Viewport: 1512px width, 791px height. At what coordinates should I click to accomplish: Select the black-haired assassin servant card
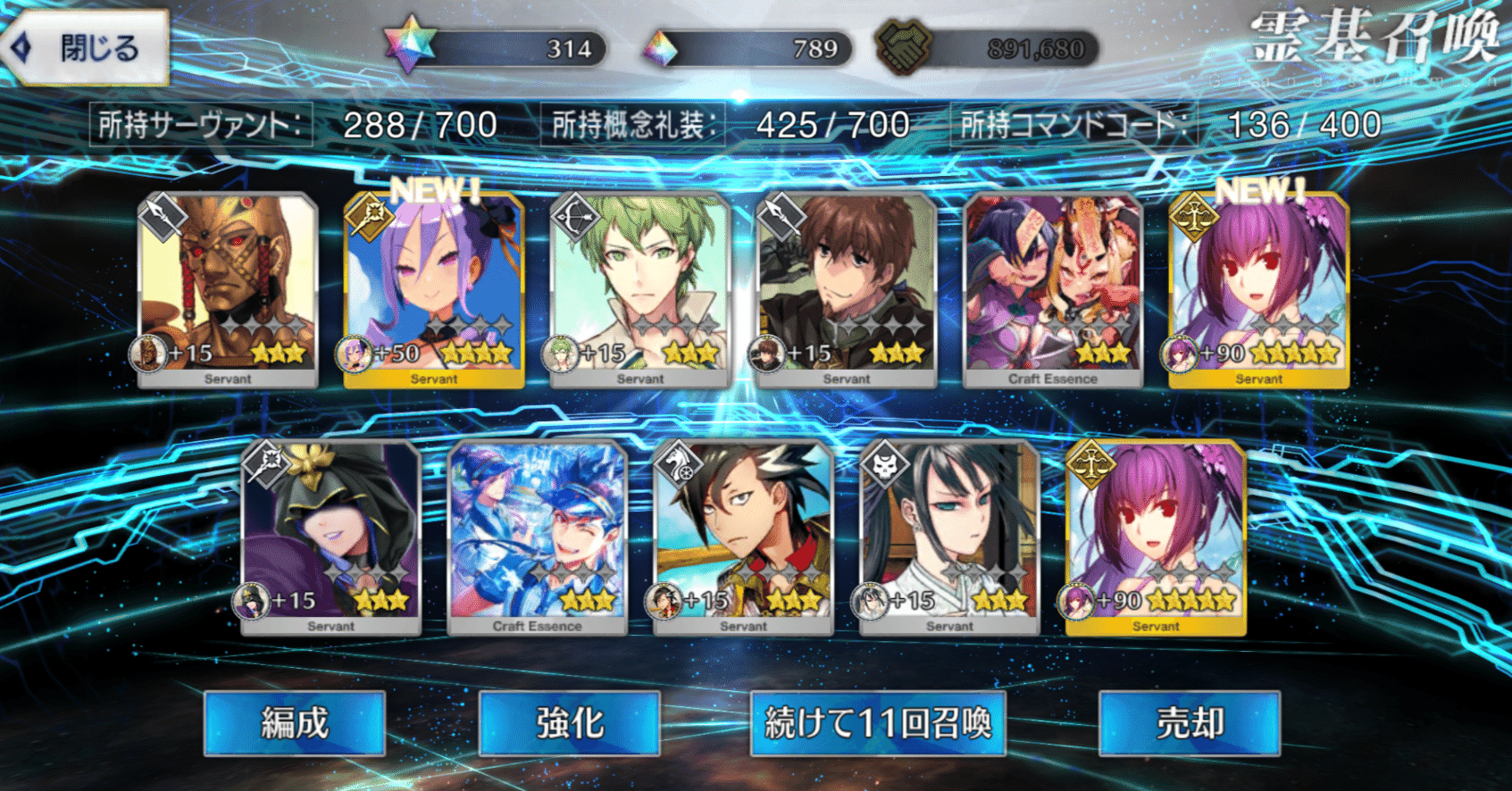tap(950, 536)
